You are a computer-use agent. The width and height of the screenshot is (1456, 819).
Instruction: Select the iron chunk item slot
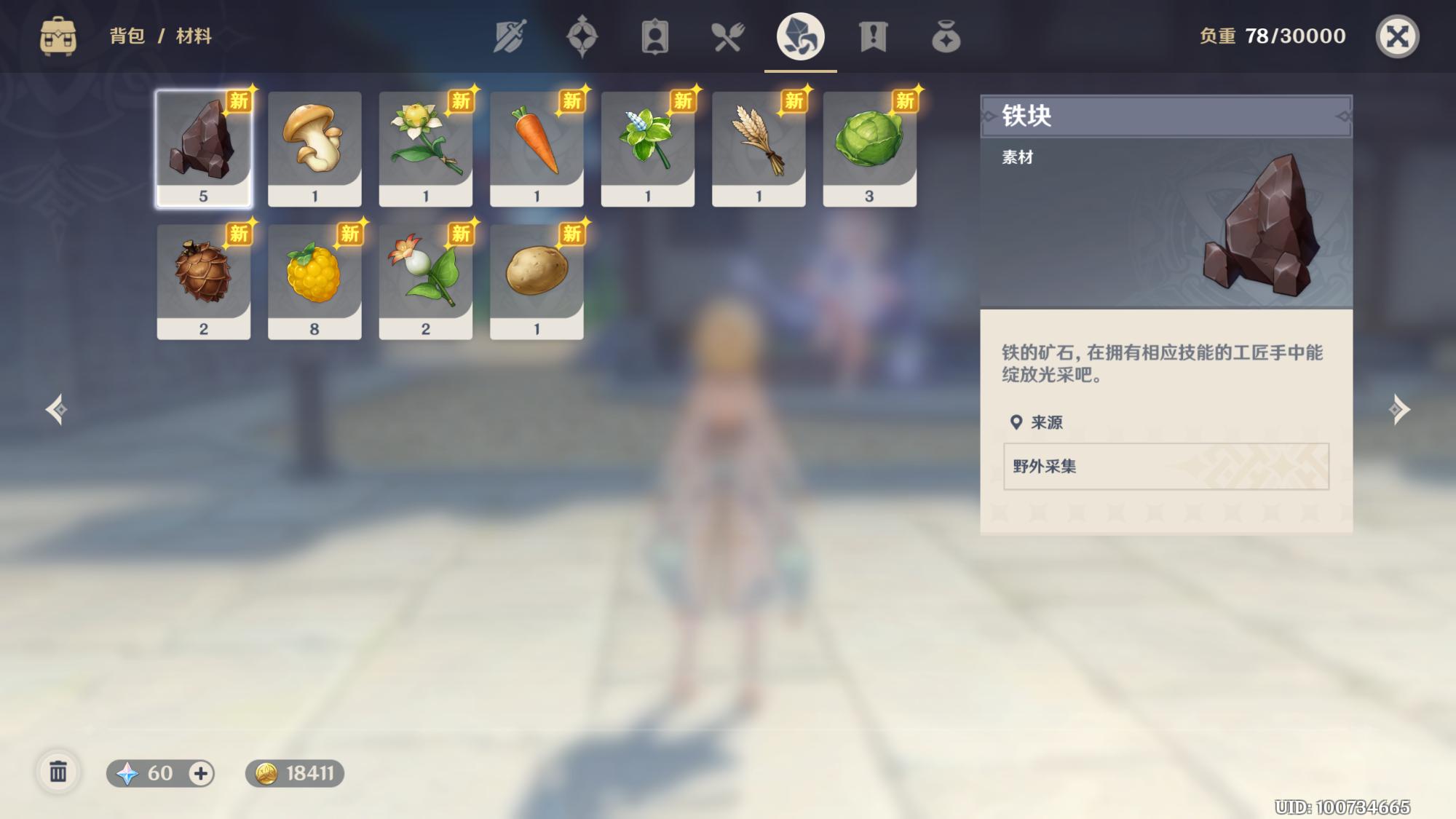coord(204,149)
